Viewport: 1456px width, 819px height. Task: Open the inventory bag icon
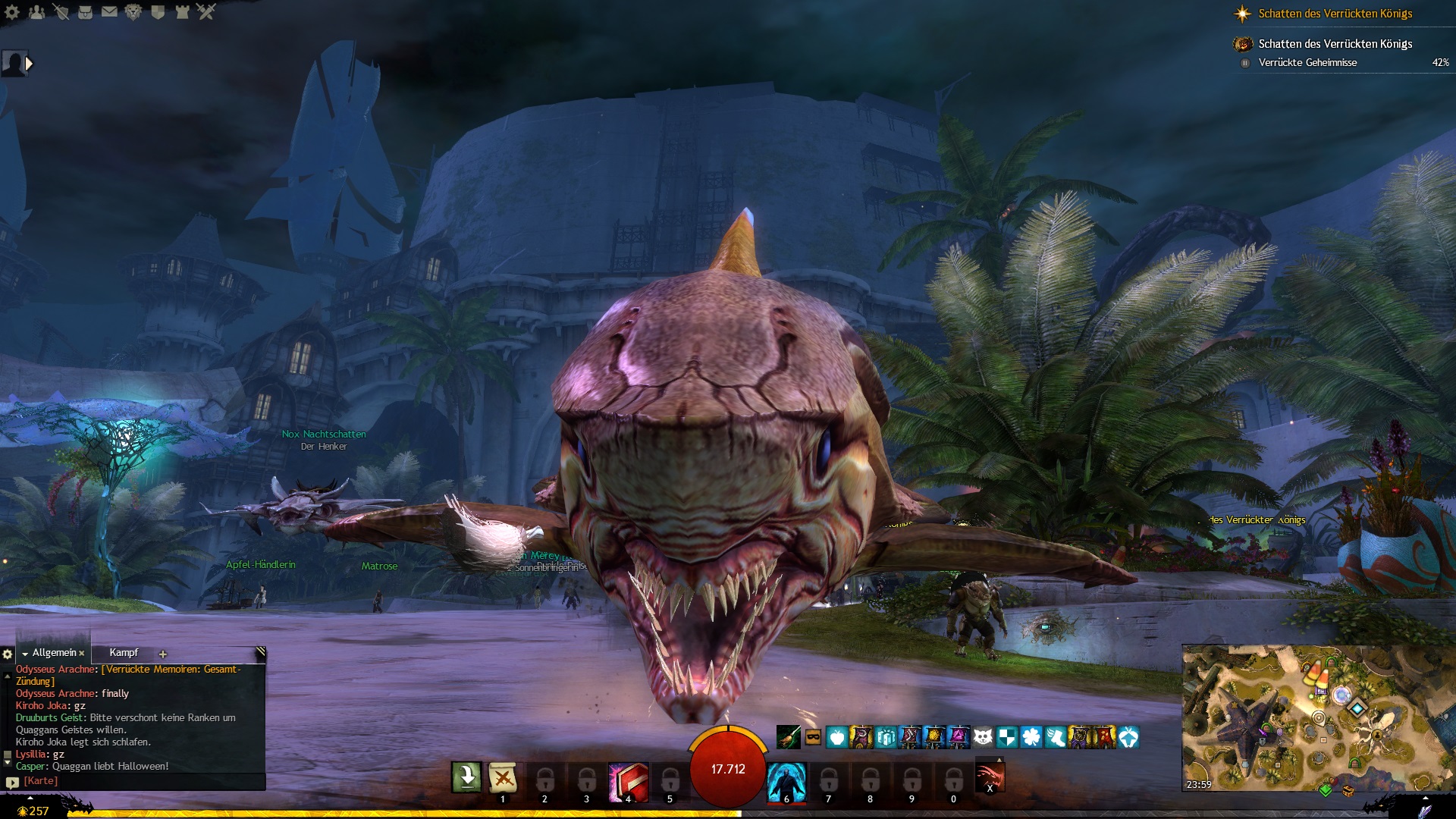[85, 12]
